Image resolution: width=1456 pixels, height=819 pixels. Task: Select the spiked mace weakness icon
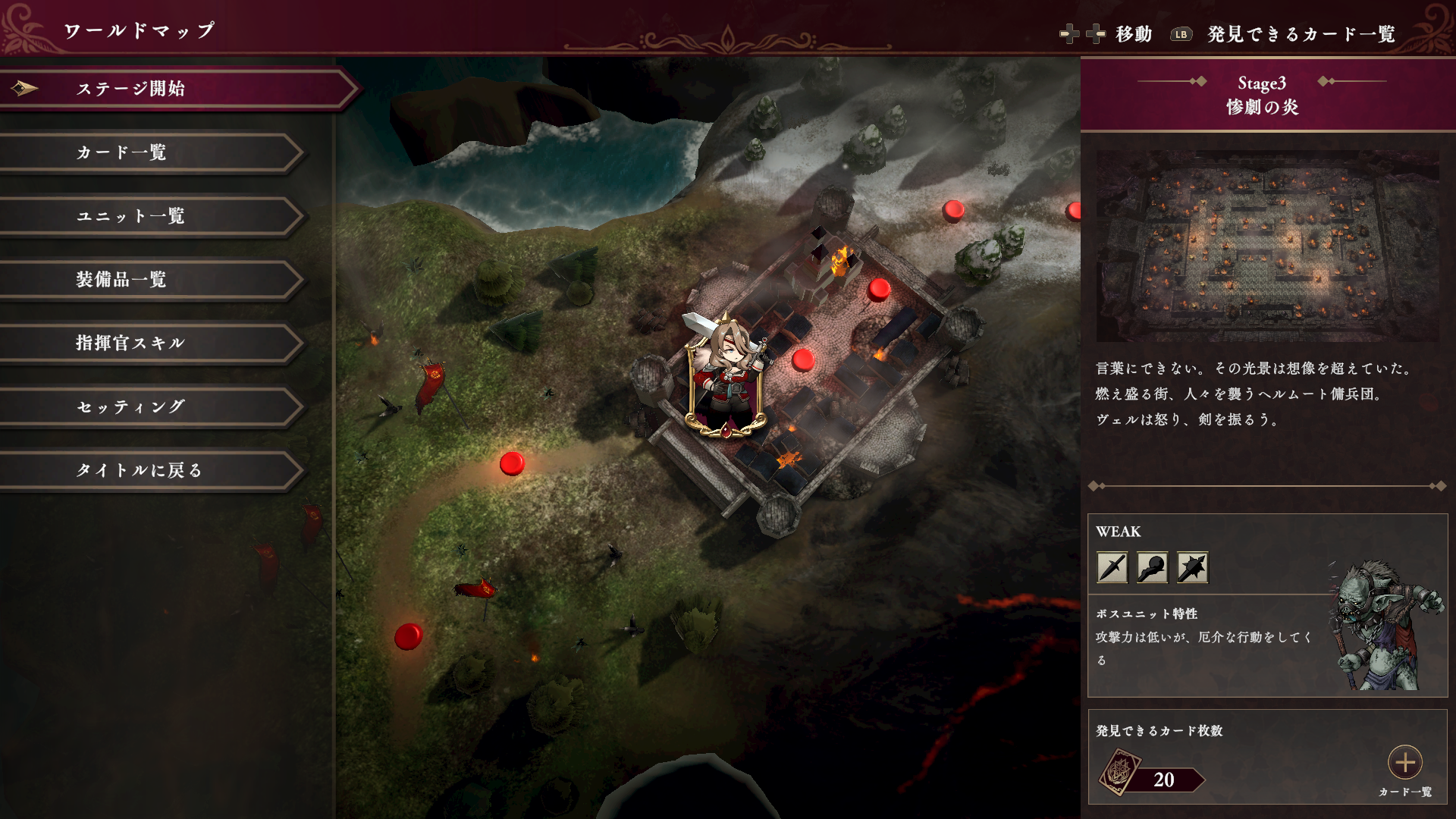[1192, 567]
